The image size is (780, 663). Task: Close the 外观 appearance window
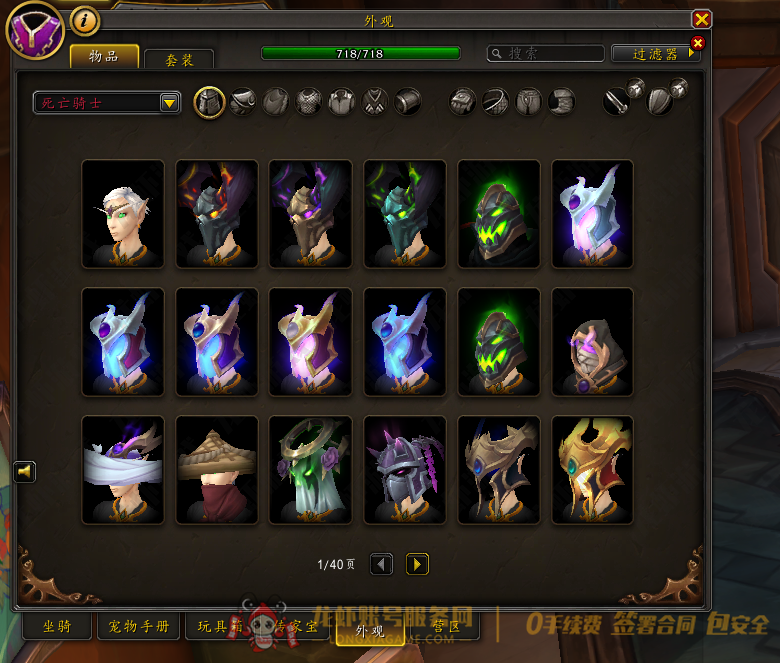coord(702,19)
